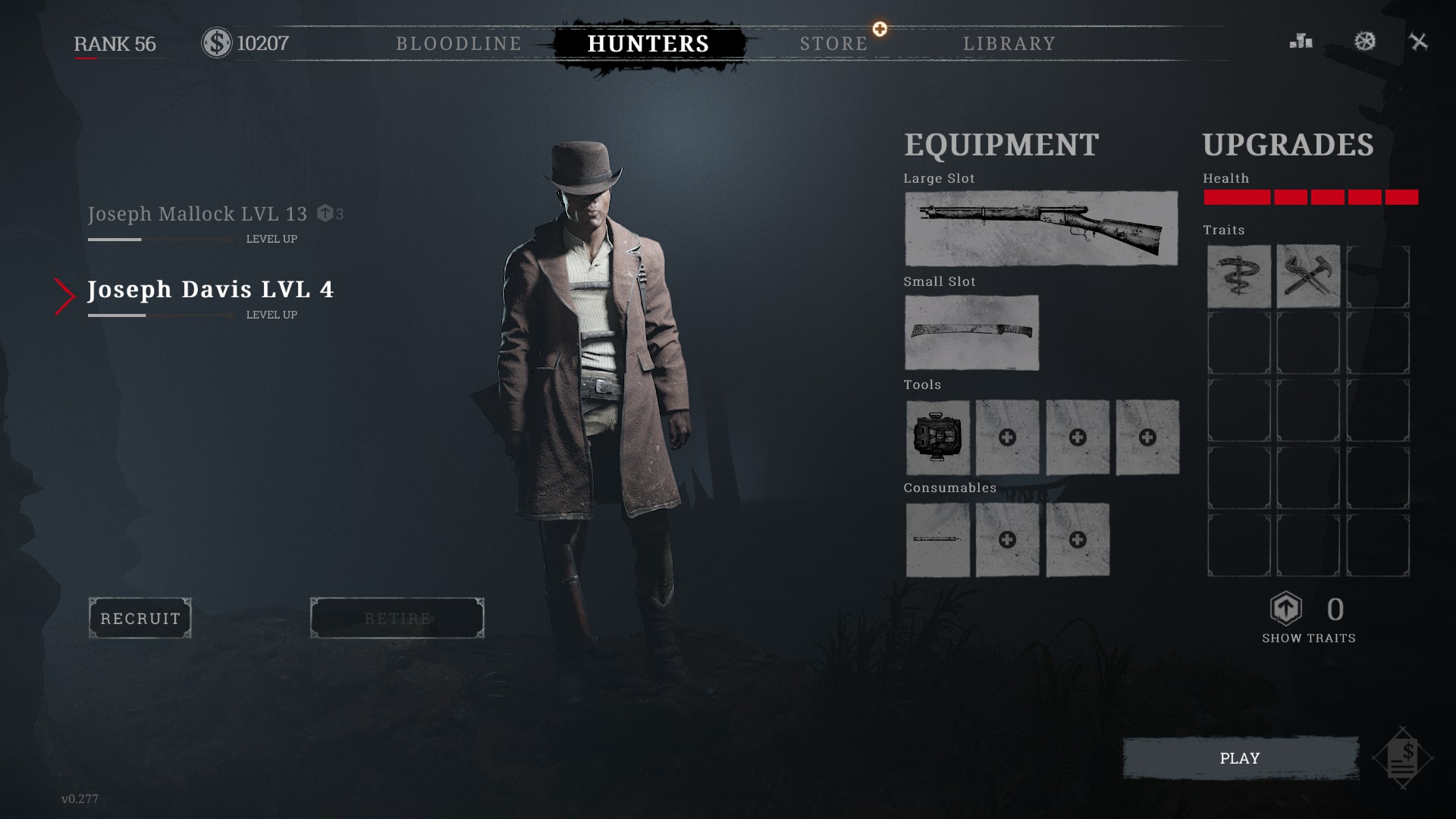Select the filled consumable slot
Image resolution: width=1456 pixels, height=819 pixels.
[x=938, y=539]
